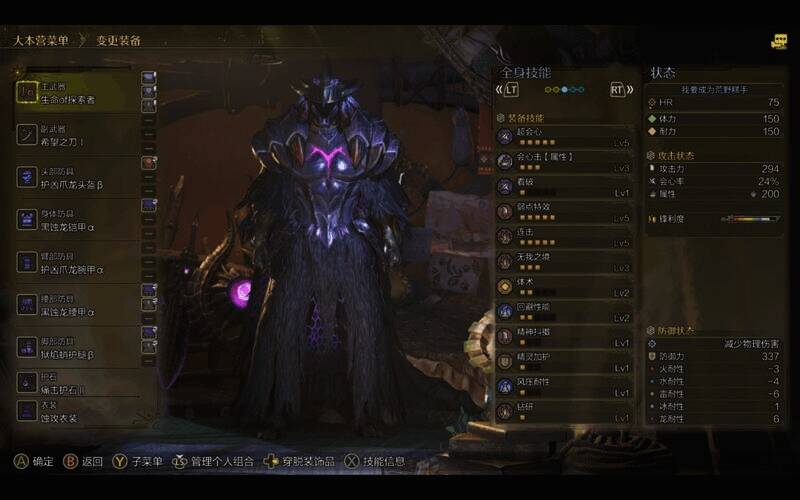Select the arm armor slot 腕部防具
This screenshot has width=800, height=500.
point(80,262)
